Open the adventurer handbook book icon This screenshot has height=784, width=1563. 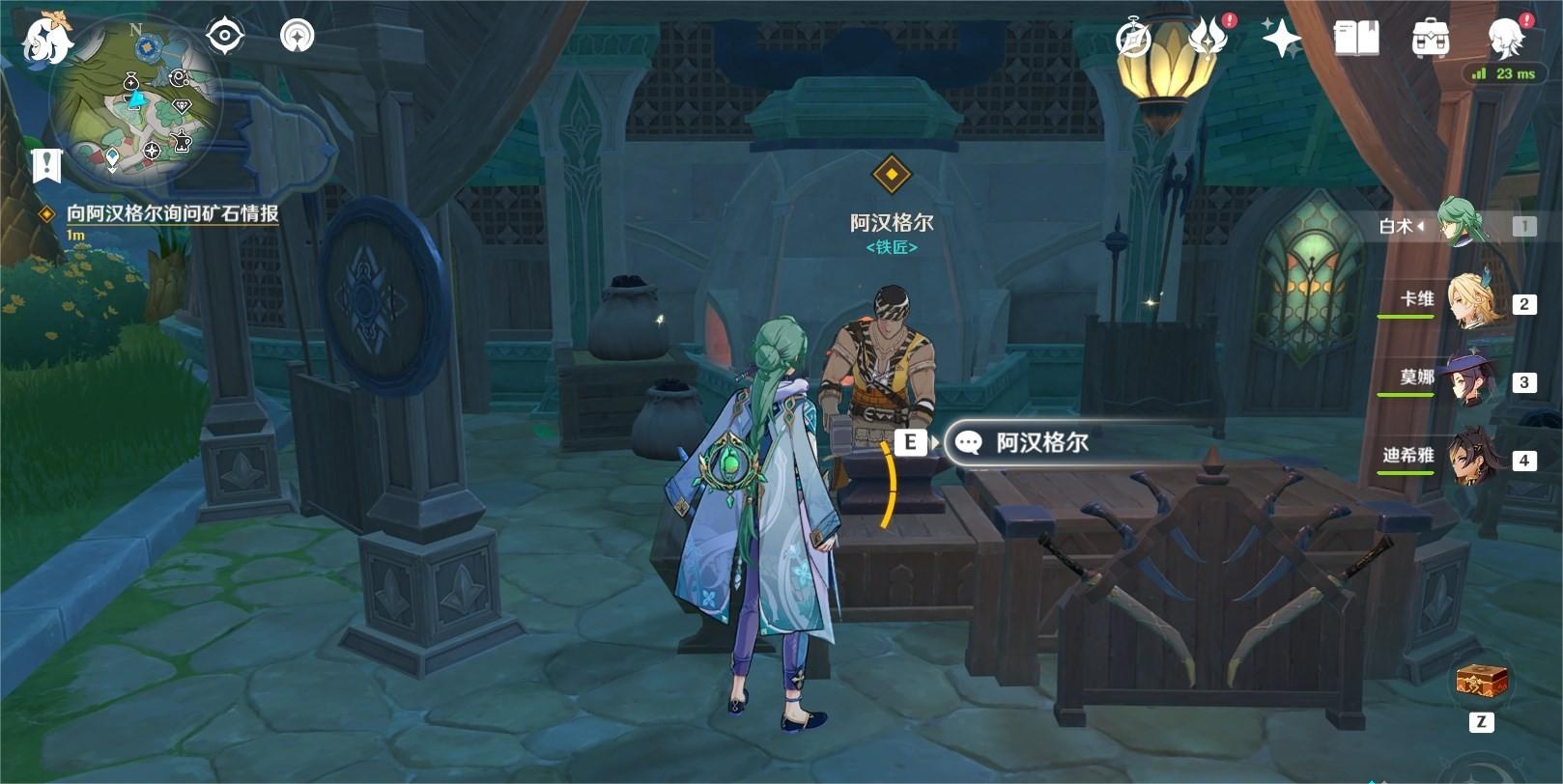pos(1356,40)
